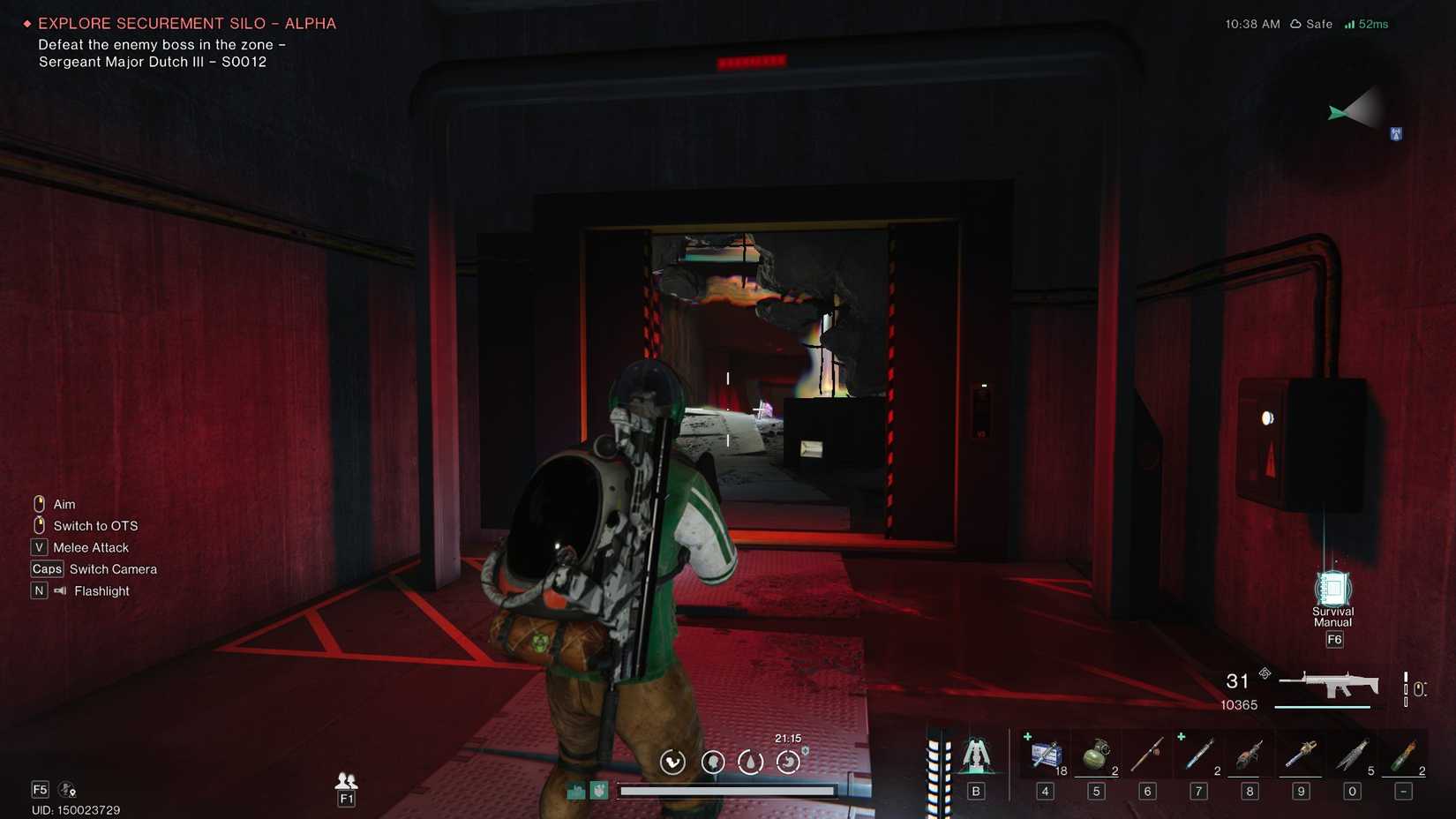Open the Survival Manual via F6
1456x819 pixels.
click(x=1332, y=587)
